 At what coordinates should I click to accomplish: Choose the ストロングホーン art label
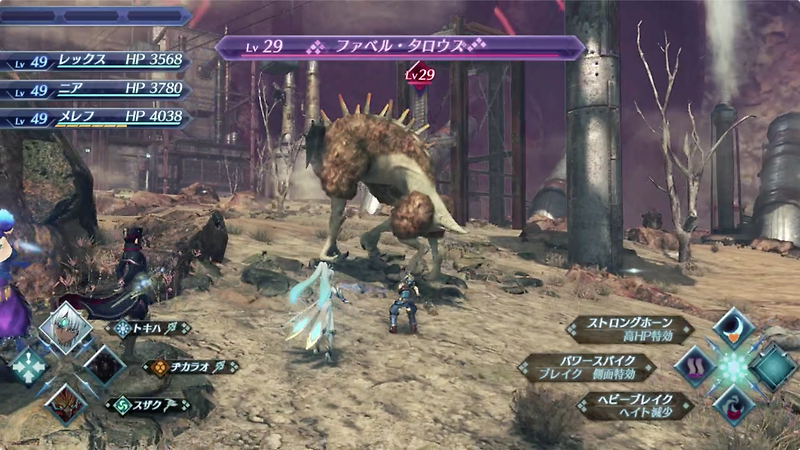coord(630,329)
